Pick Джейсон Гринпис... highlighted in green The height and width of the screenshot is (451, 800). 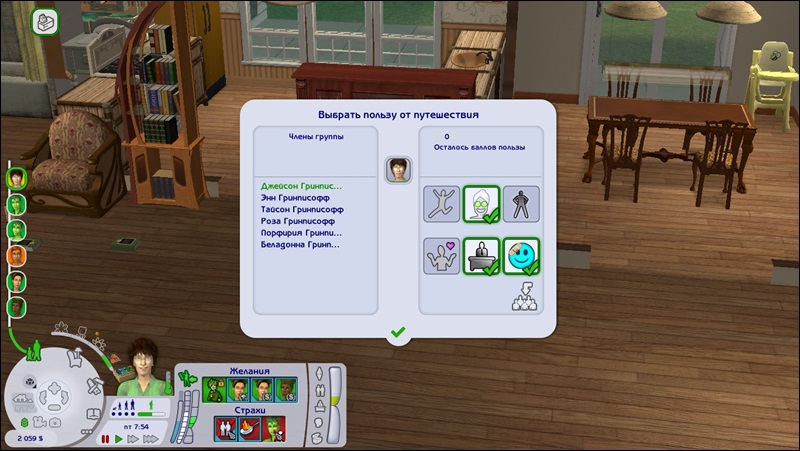tap(301, 187)
